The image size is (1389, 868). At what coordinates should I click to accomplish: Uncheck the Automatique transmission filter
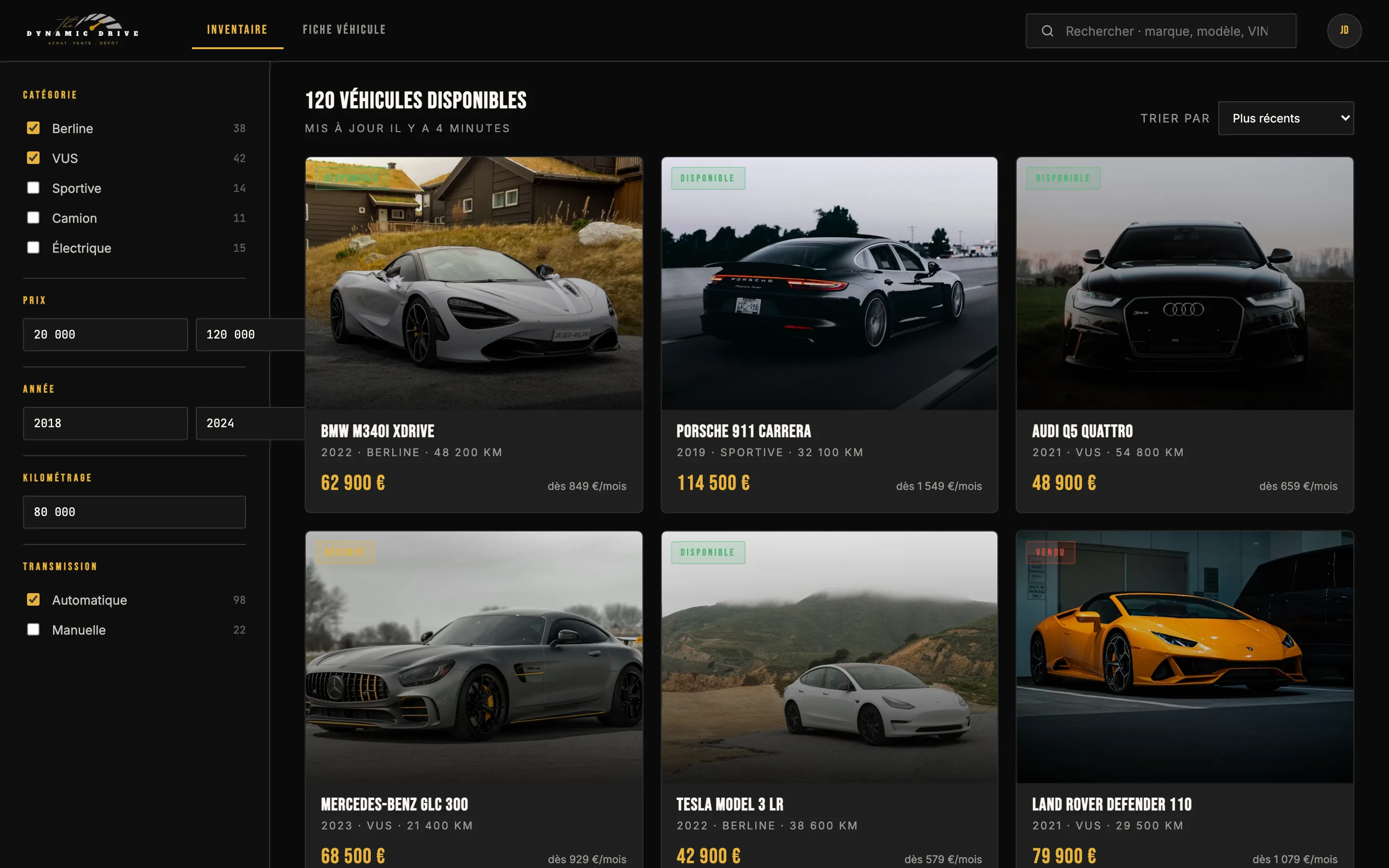point(33,600)
